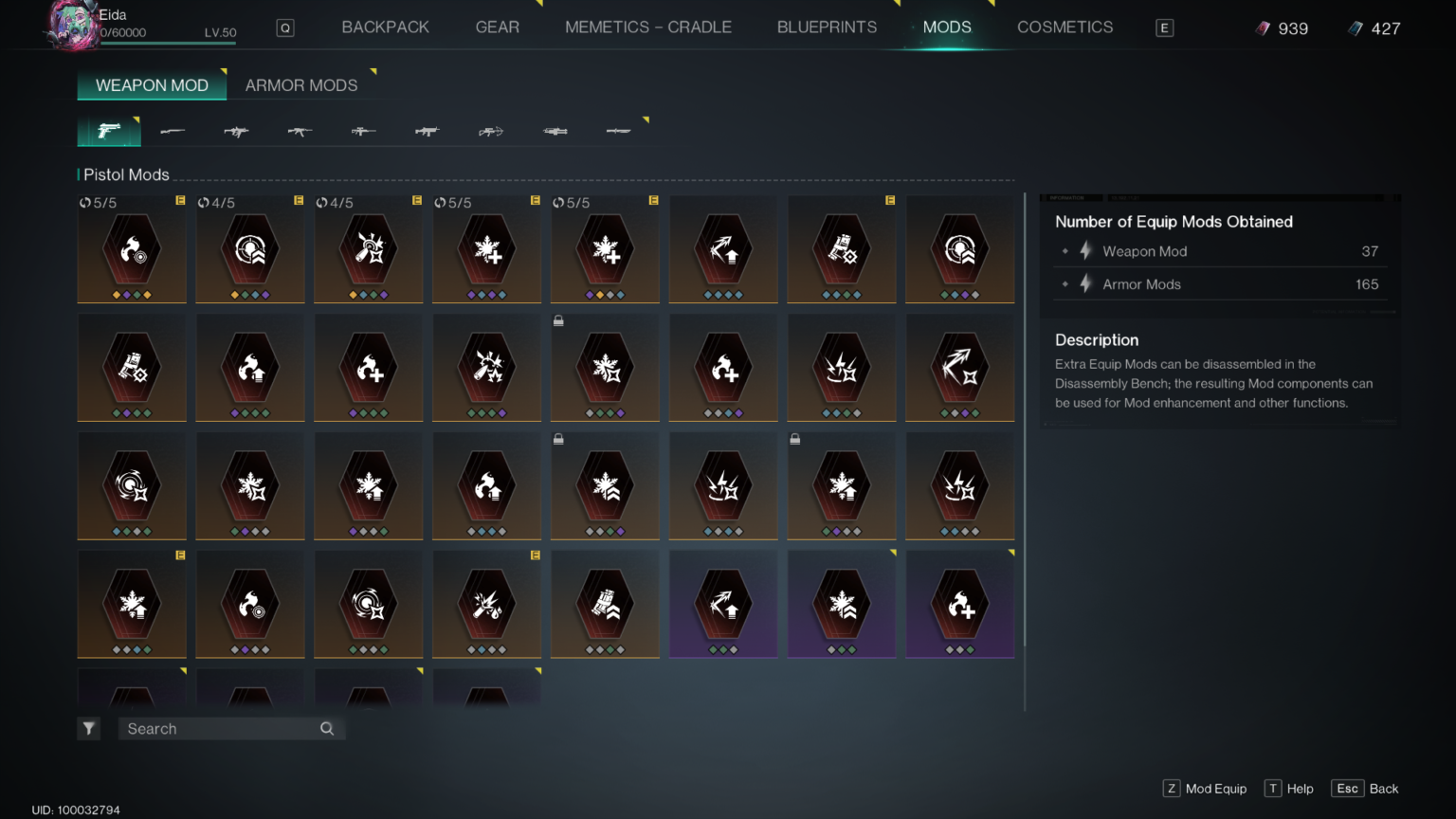The image size is (1456, 819).
Task: Go Back from the Mods screen
Action: [x=1366, y=789]
